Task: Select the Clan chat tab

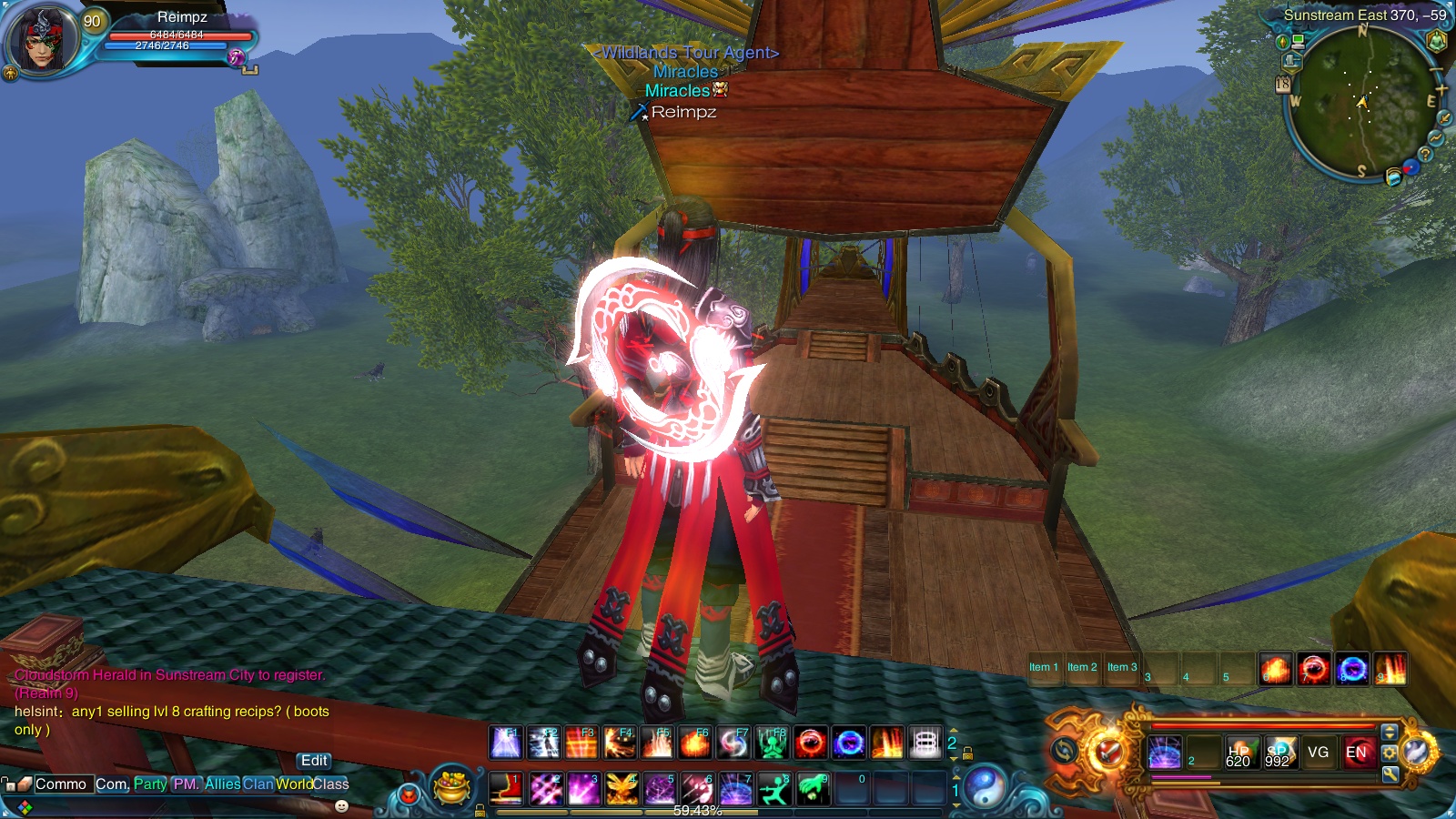Action: [258, 784]
